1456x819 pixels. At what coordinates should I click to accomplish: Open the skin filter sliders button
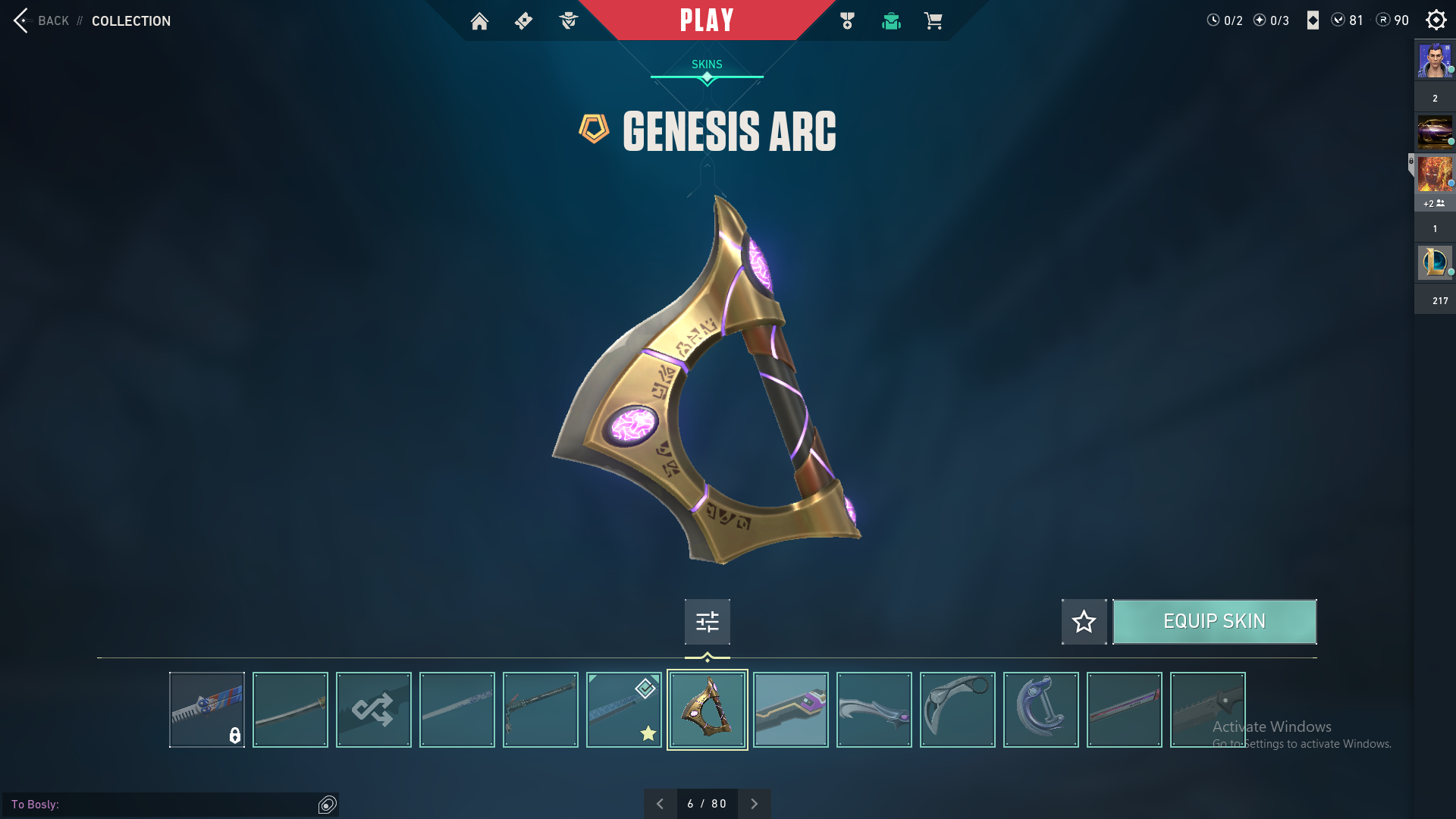(x=707, y=622)
